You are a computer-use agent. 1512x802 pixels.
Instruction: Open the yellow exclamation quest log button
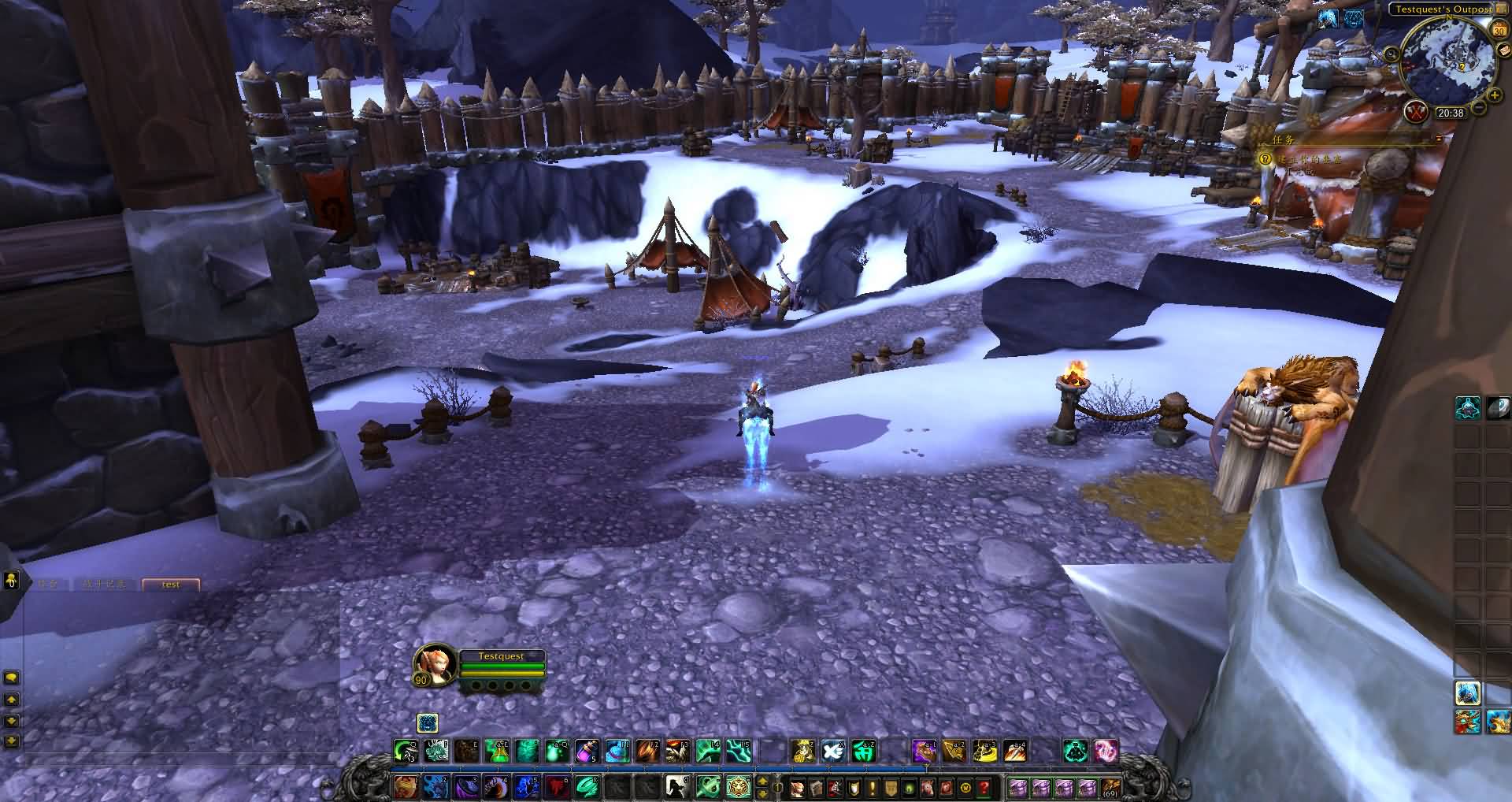tap(873, 787)
